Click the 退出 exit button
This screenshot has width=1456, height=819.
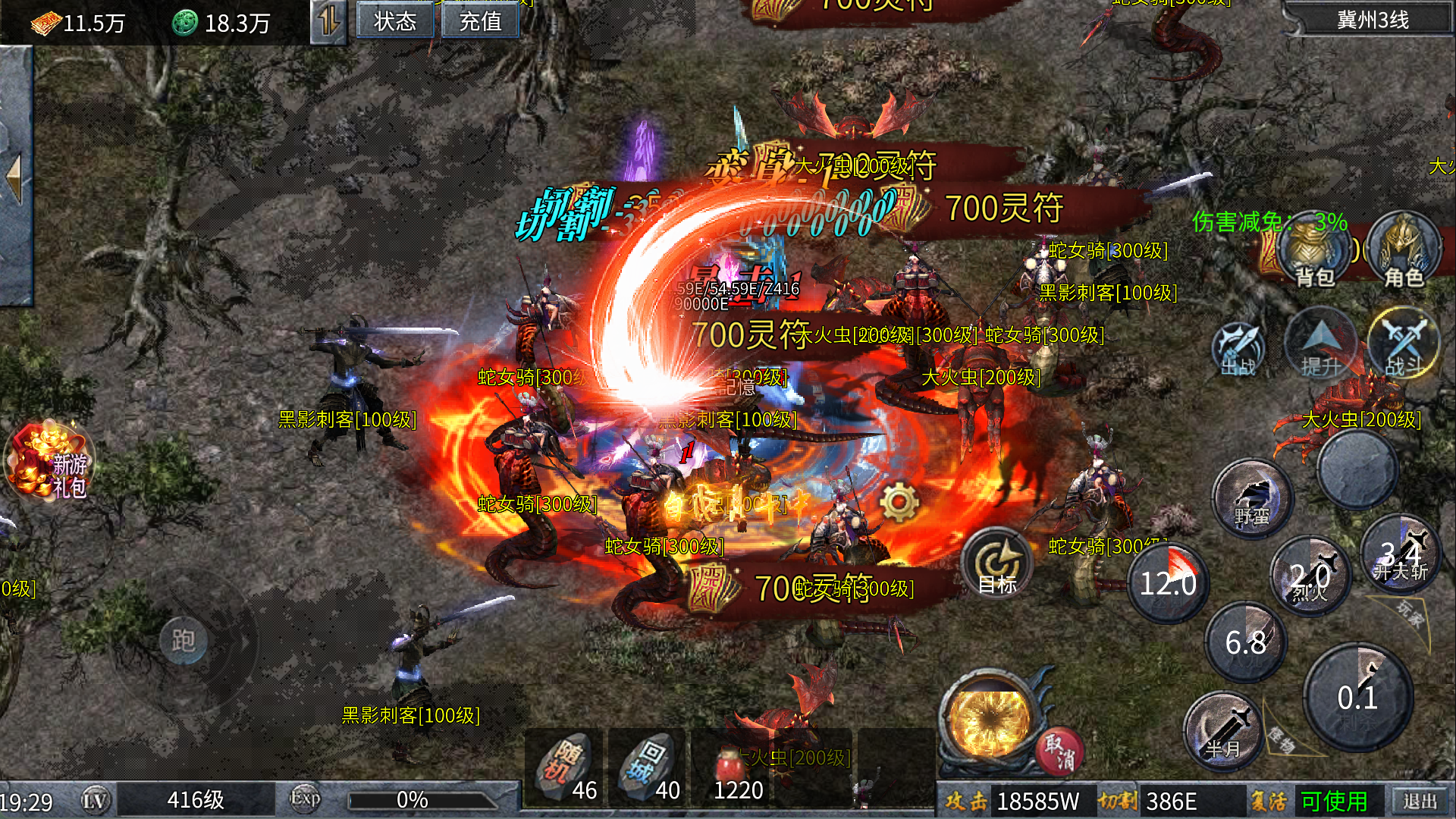point(1420,801)
